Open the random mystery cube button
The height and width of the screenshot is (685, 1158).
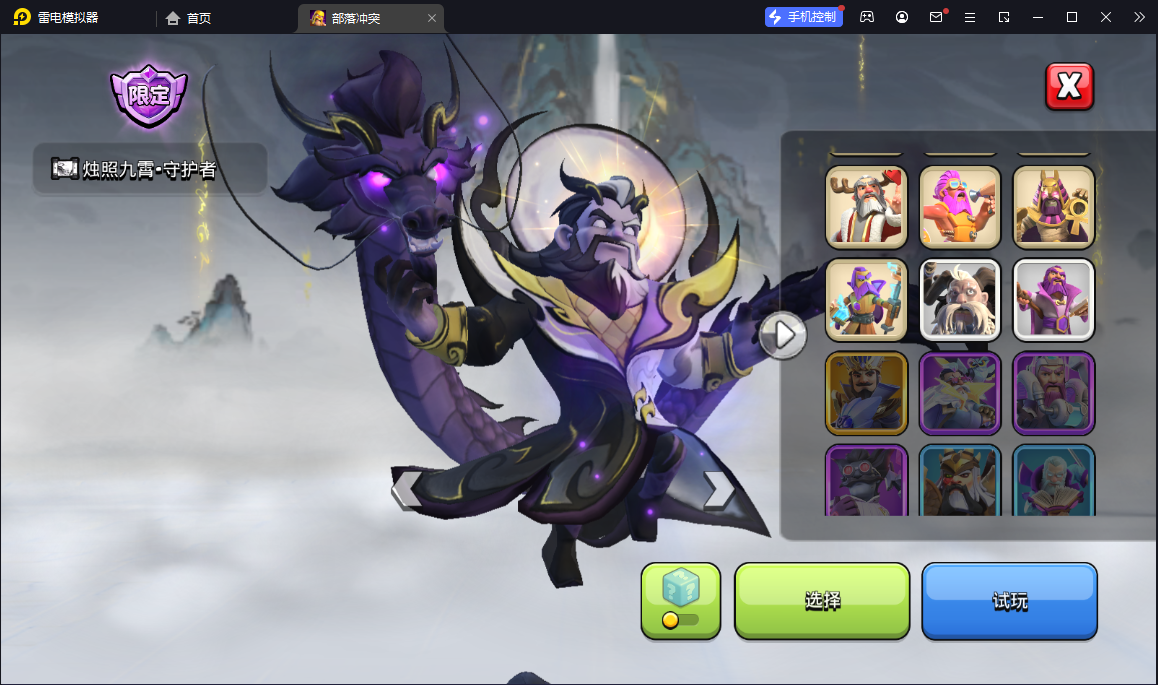[680, 600]
